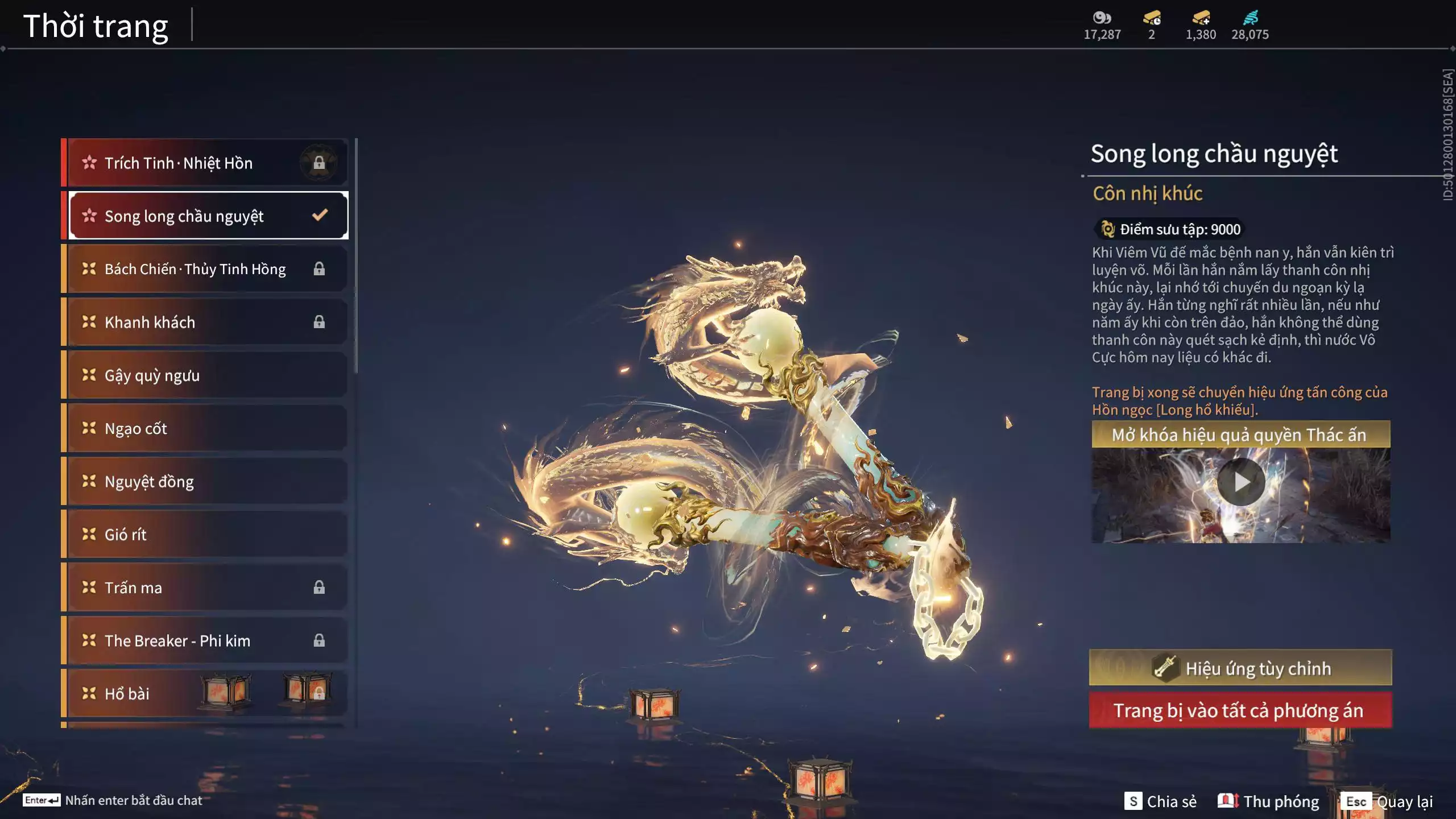Click the chat prompt to start chatting

(114, 800)
